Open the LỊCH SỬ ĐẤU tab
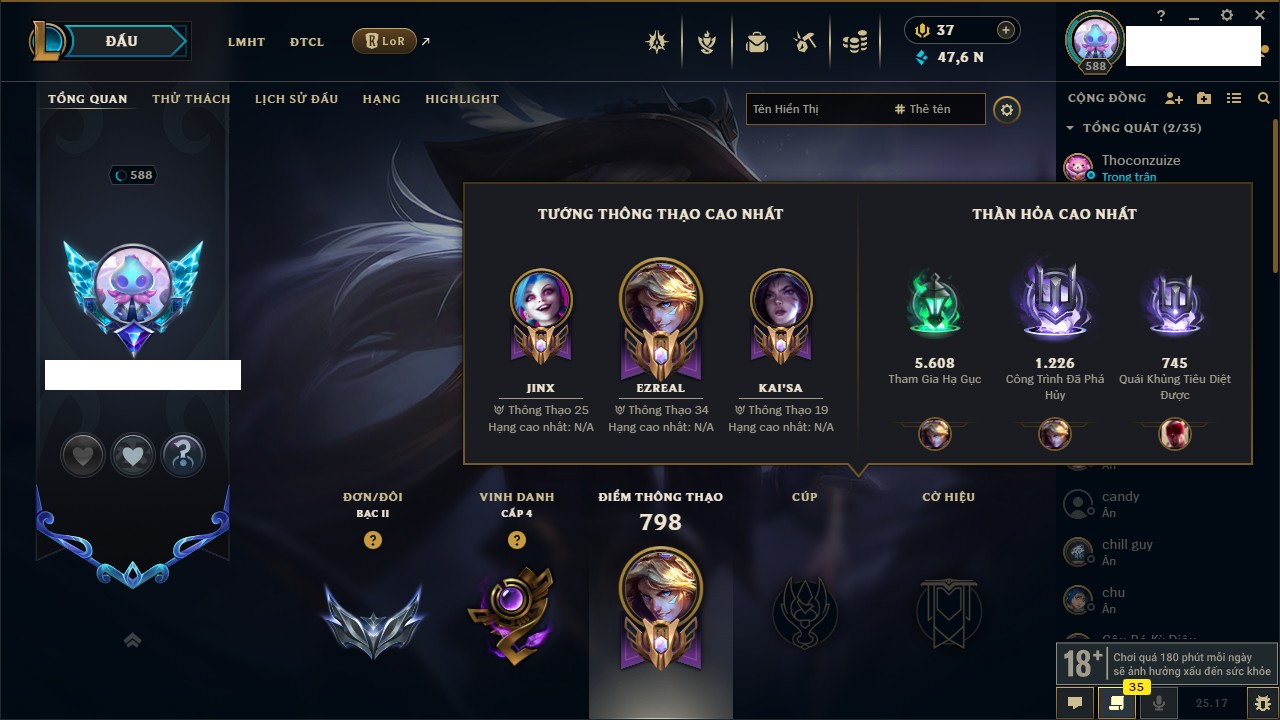This screenshot has width=1280, height=720. (296, 99)
